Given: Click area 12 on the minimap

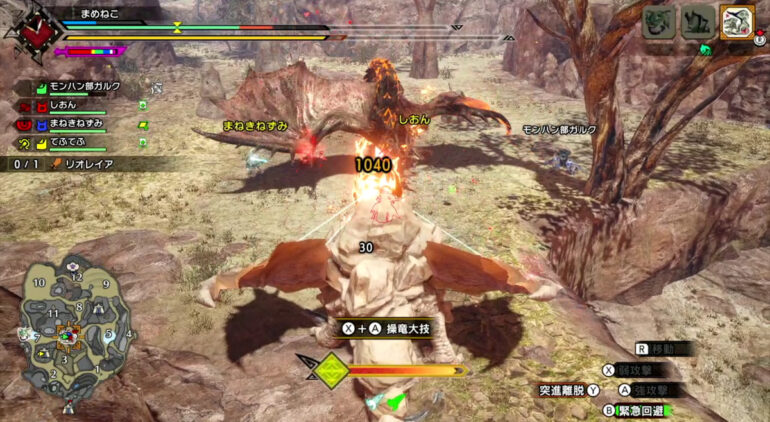Looking at the screenshot, I should (x=76, y=277).
